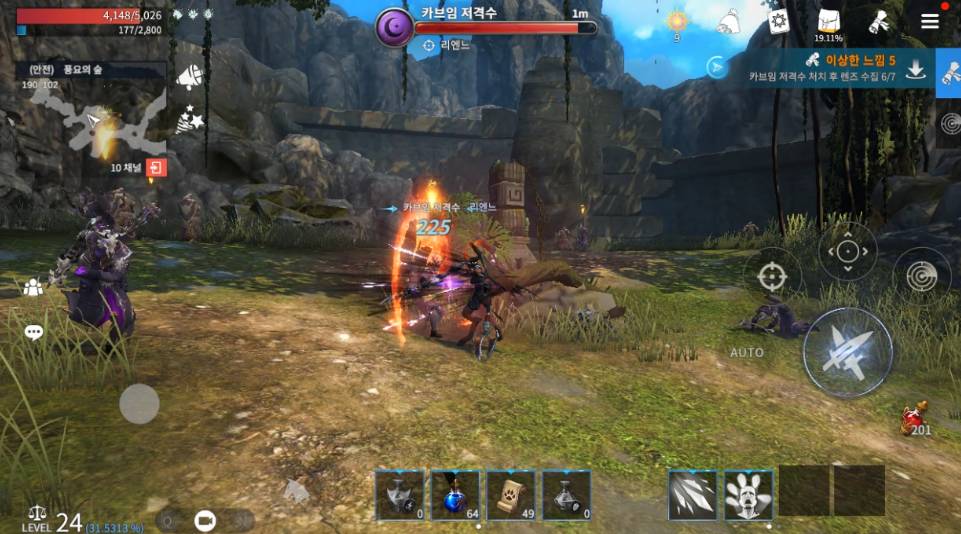Switch to the blue quest scroll tab
This screenshot has width=961, height=534.
(948, 72)
